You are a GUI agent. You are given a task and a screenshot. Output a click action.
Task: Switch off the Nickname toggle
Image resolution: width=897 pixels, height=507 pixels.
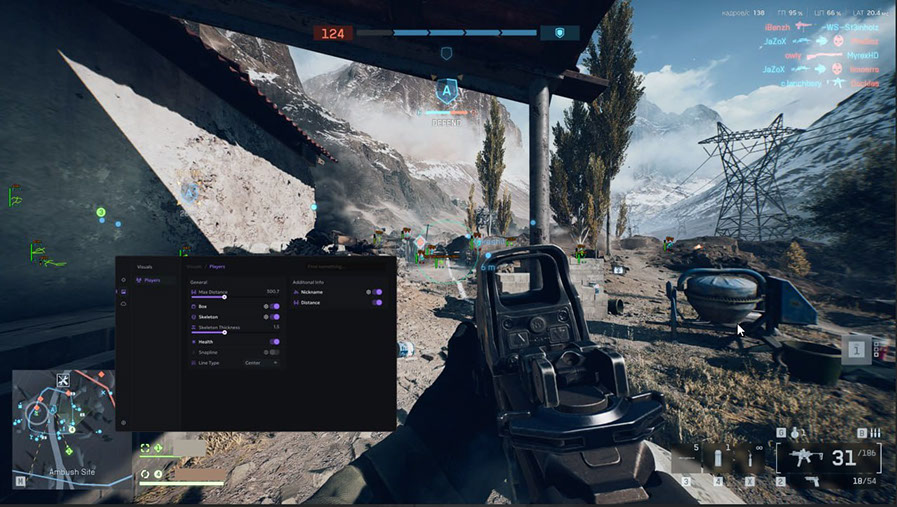click(378, 291)
